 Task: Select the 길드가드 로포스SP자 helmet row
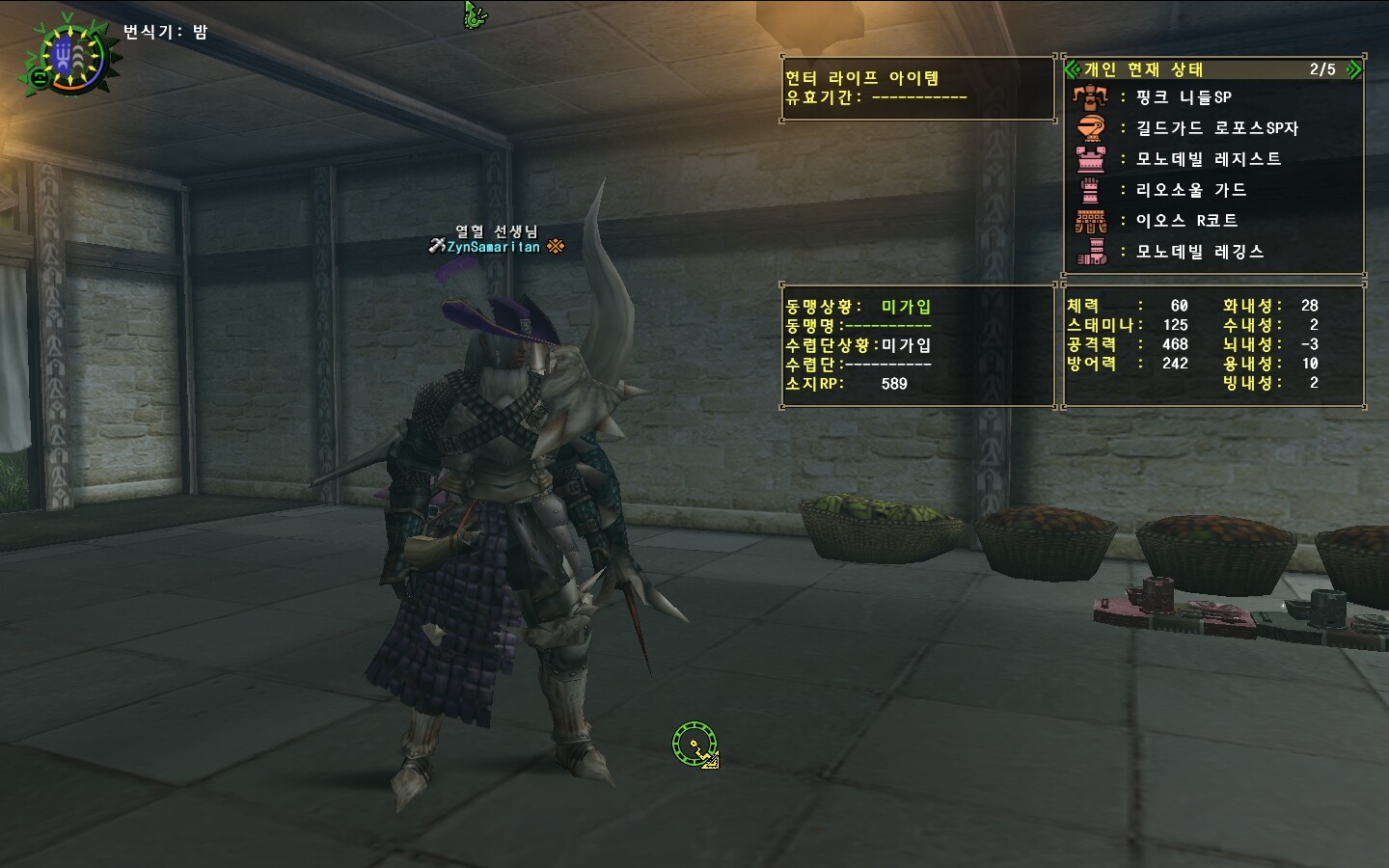tap(1216, 128)
